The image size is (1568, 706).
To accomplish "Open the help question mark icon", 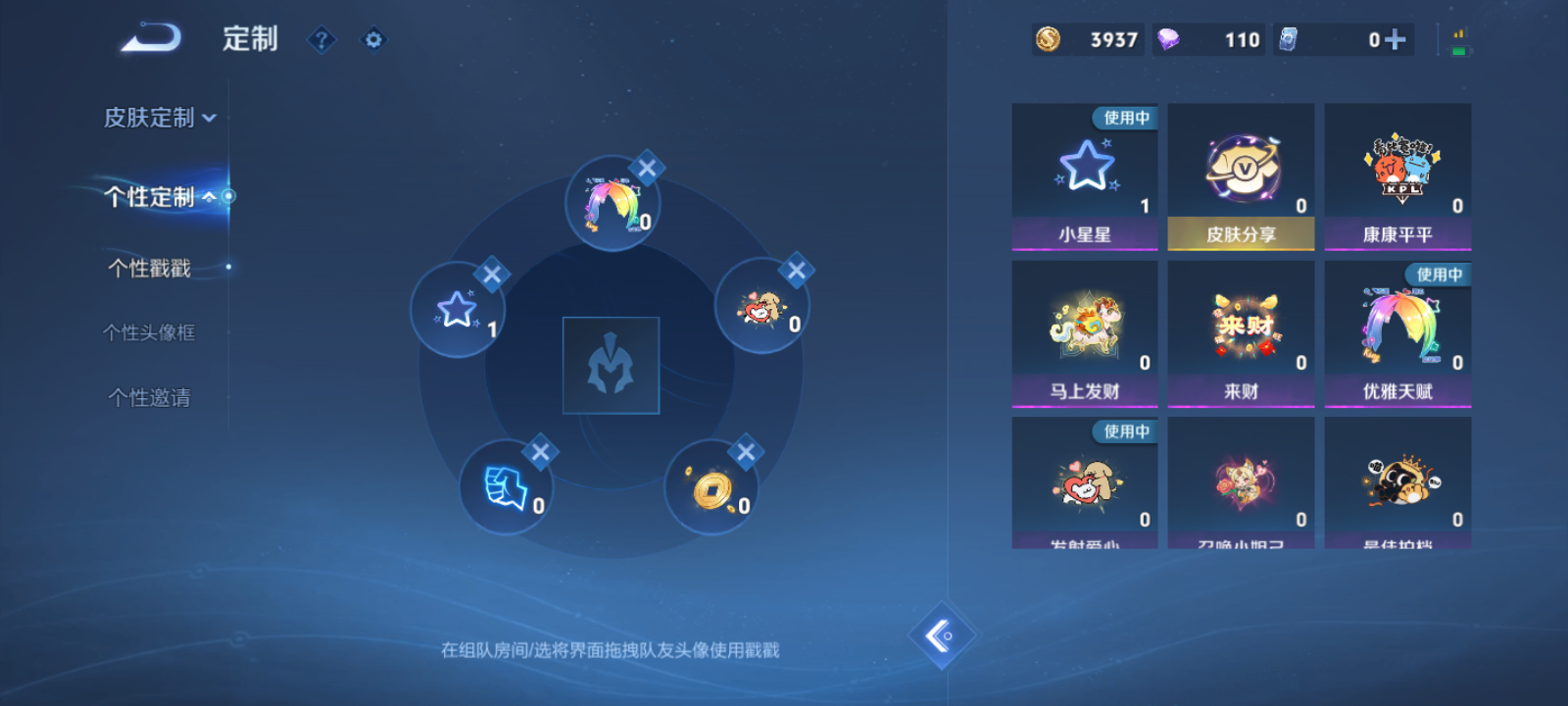I will coord(321,40).
